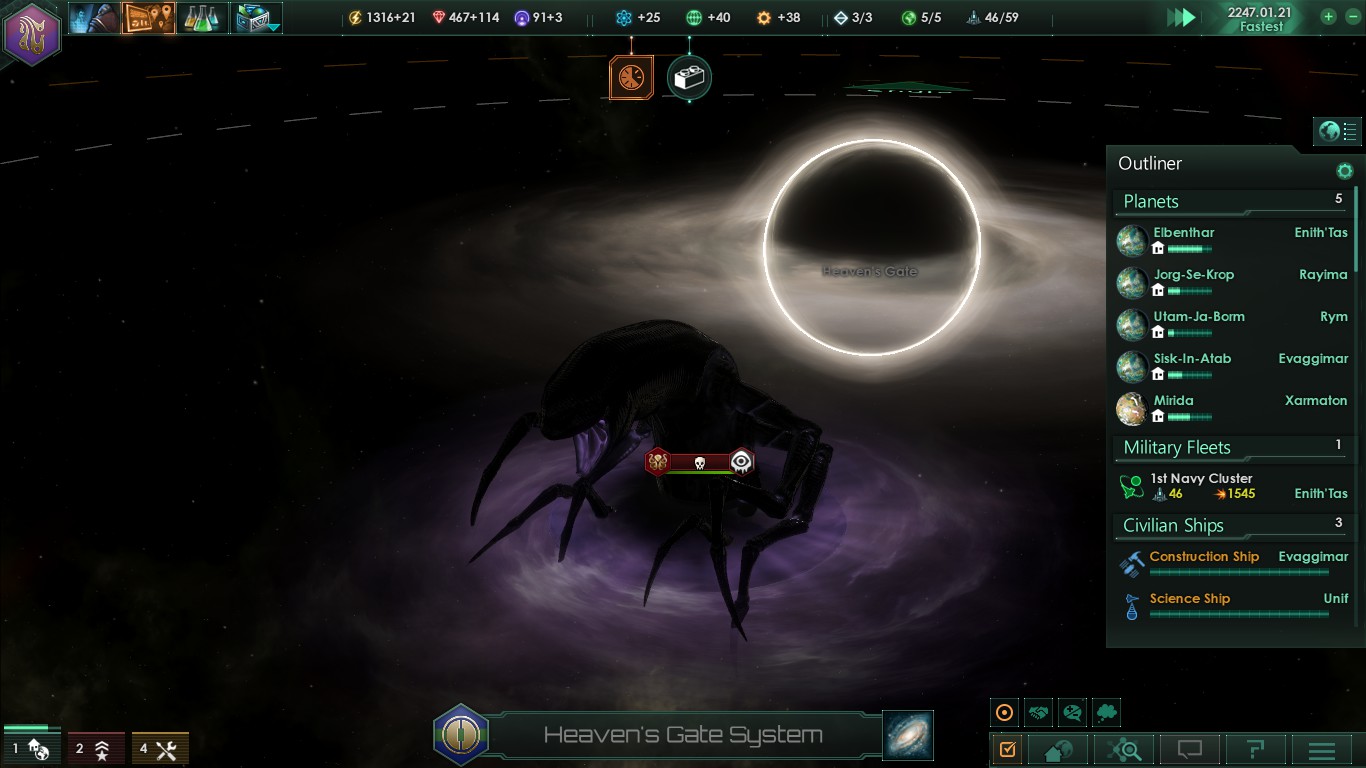The height and width of the screenshot is (768, 1366).
Task: Decrease game speed with the minus button
Action: click(x=1351, y=17)
